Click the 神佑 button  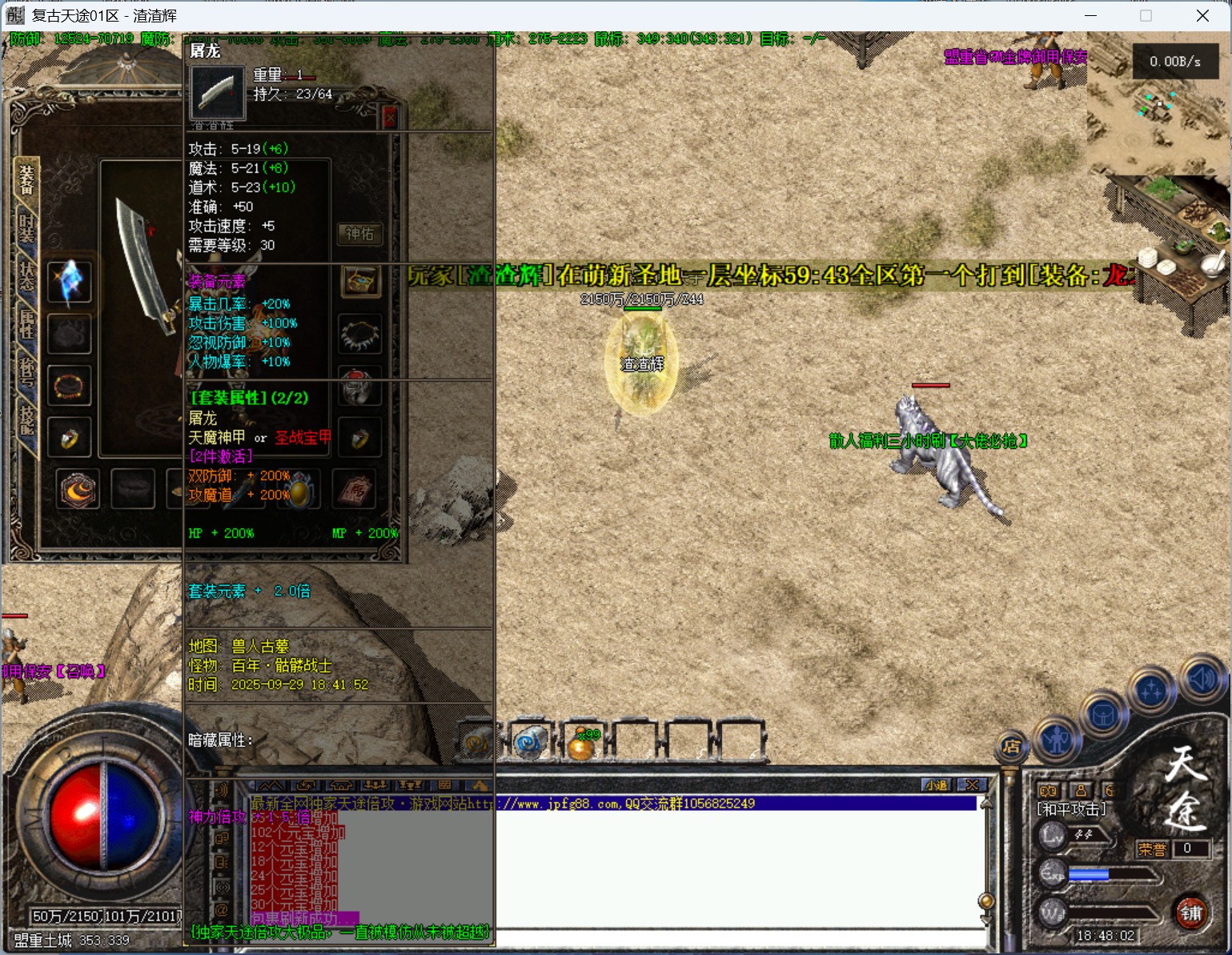(359, 234)
